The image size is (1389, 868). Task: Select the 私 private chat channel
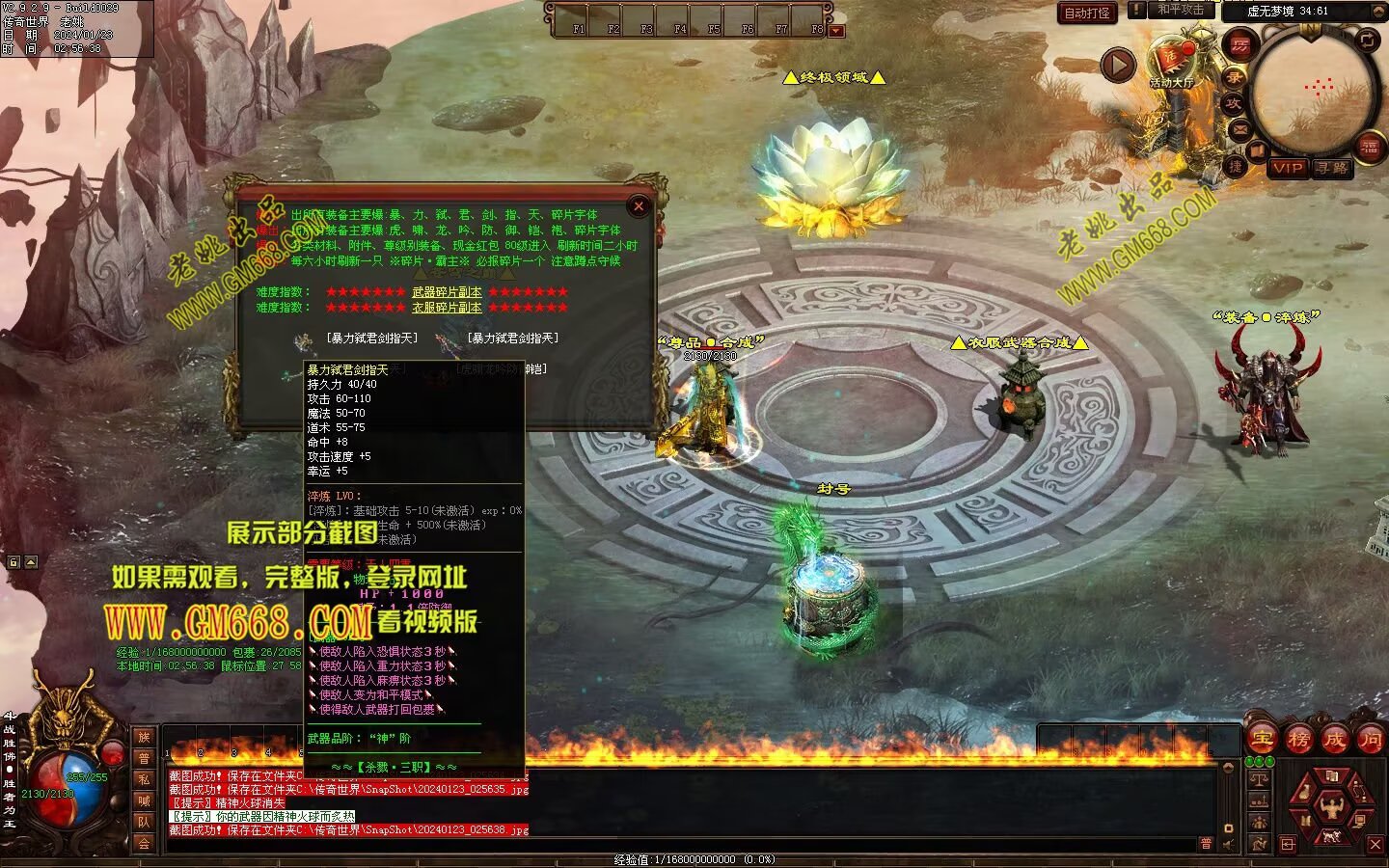144,779
